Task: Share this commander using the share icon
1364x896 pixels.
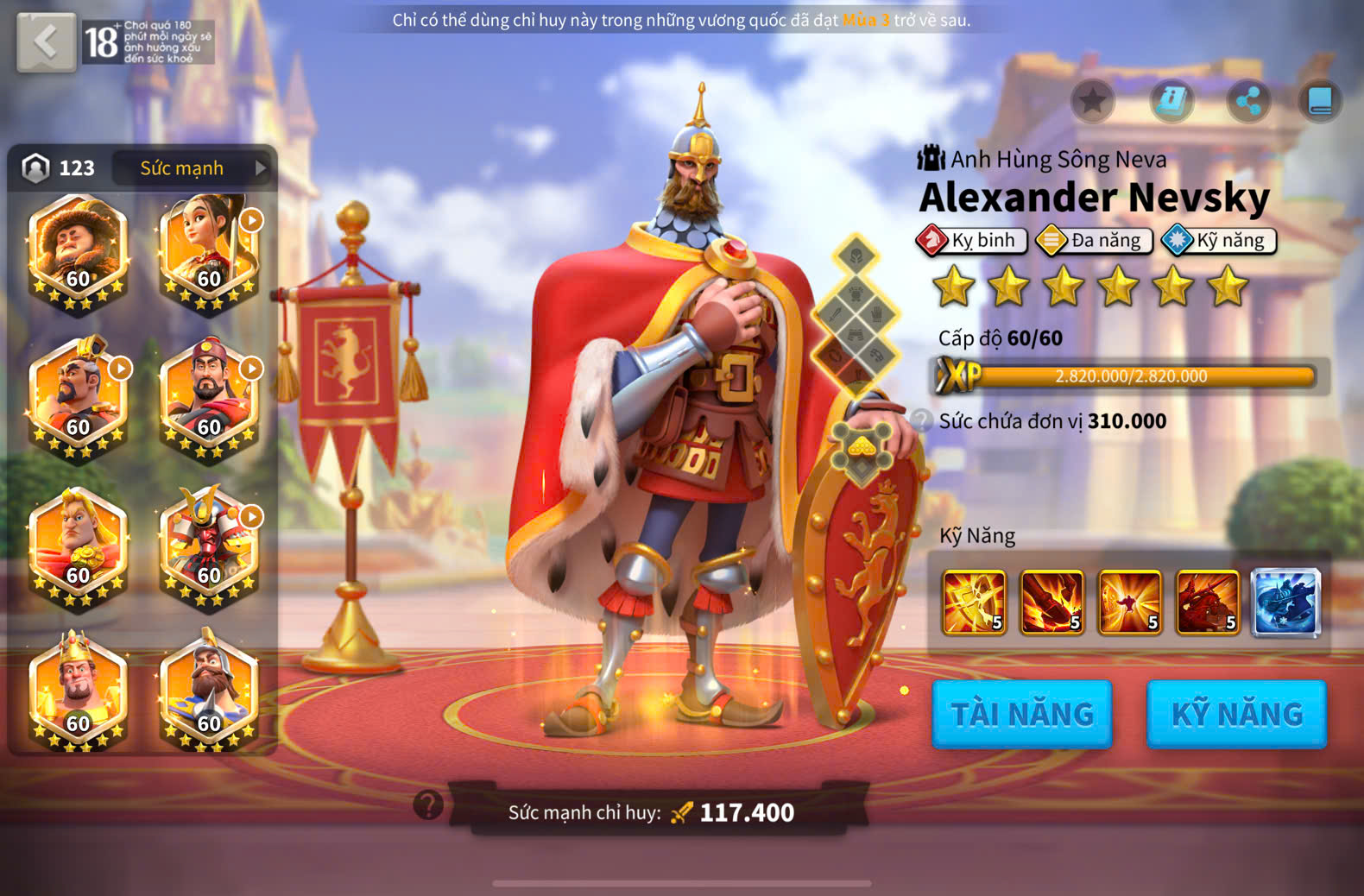Action: (x=1248, y=101)
